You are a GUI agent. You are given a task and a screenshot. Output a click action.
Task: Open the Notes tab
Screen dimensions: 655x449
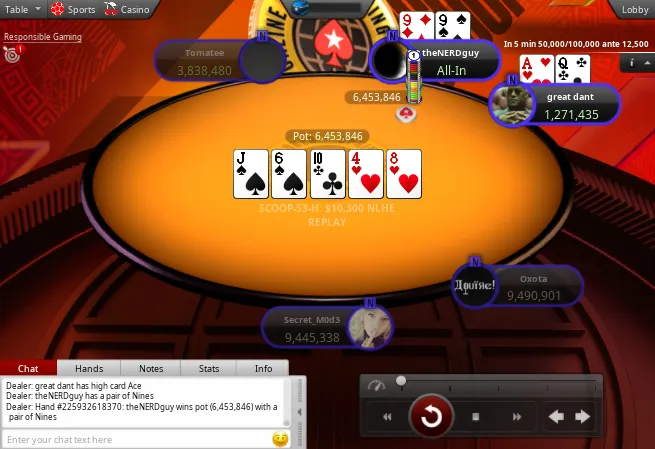(151, 368)
